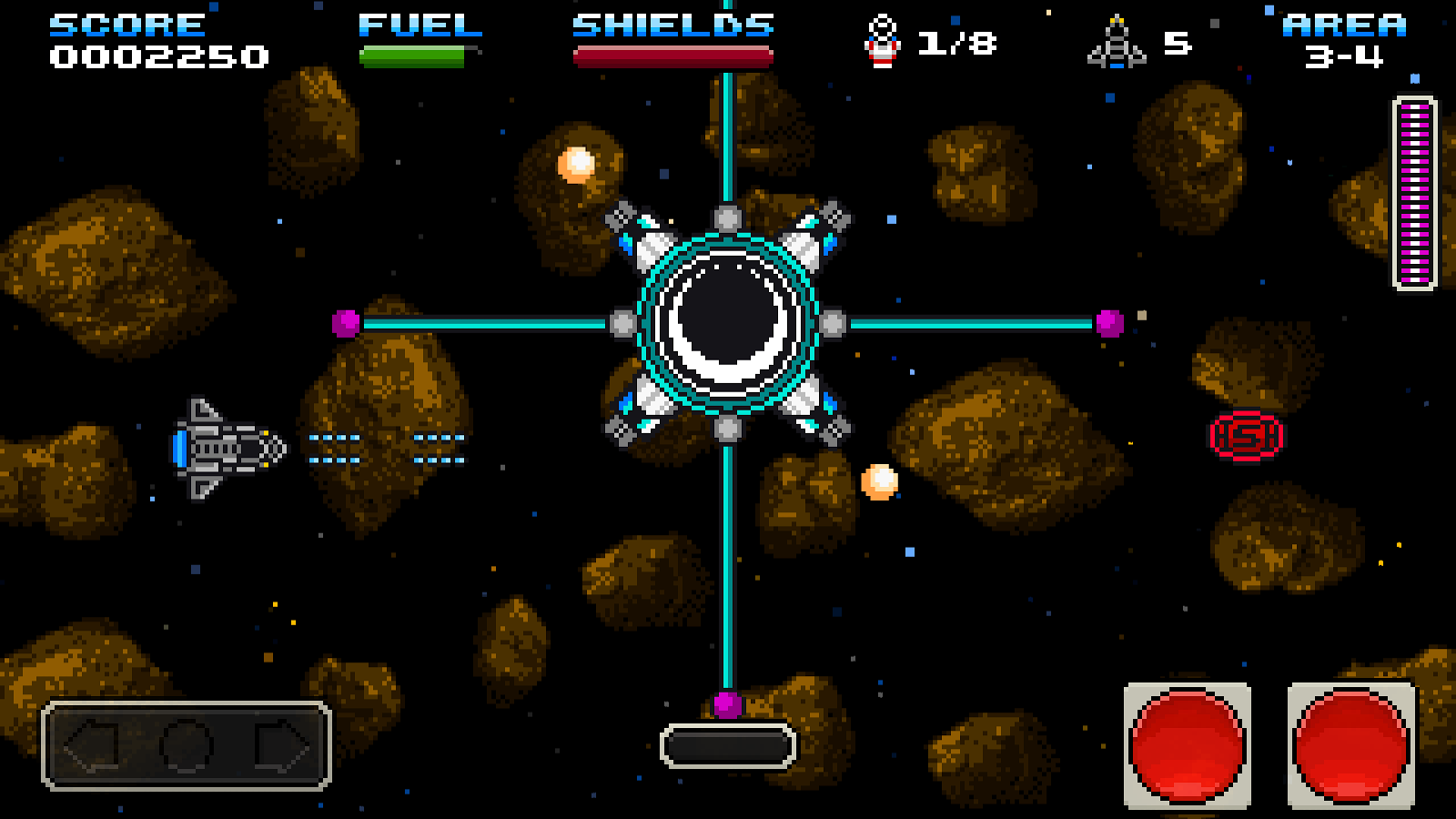Click the circle on the movement pad
This screenshot has height=819, width=1456.
point(187,746)
